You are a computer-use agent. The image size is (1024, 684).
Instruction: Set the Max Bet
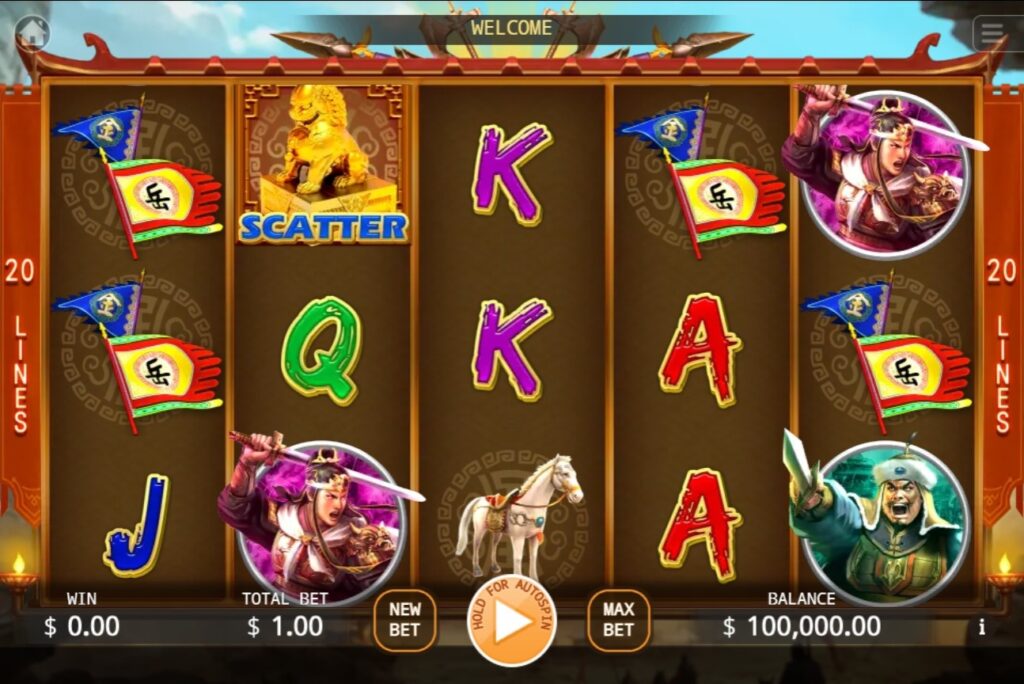coord(618,620)
